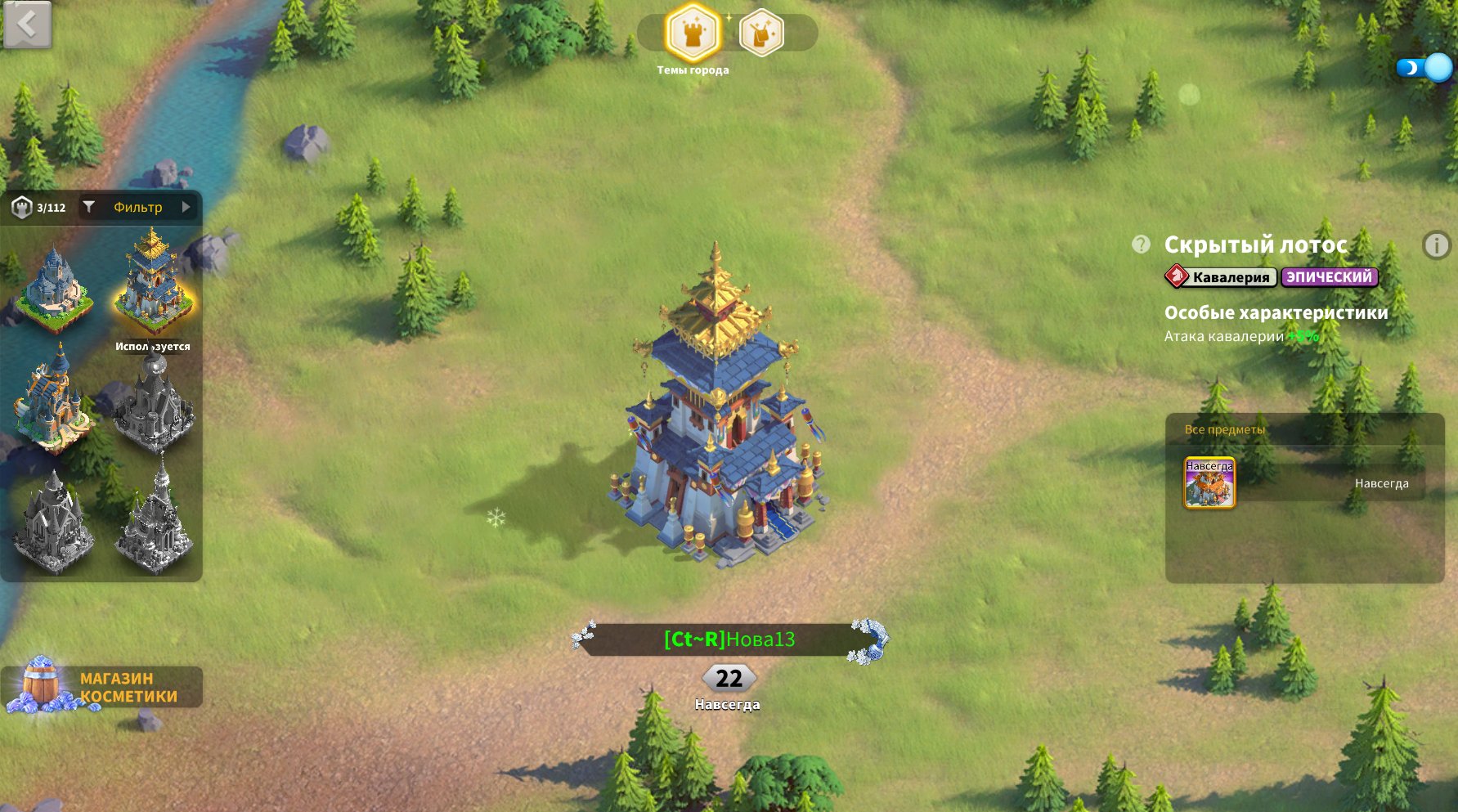The height and width of the screenshot is (812, 1458).
Task: Toggle the day/night moon switch
Action: point(1424,68)
